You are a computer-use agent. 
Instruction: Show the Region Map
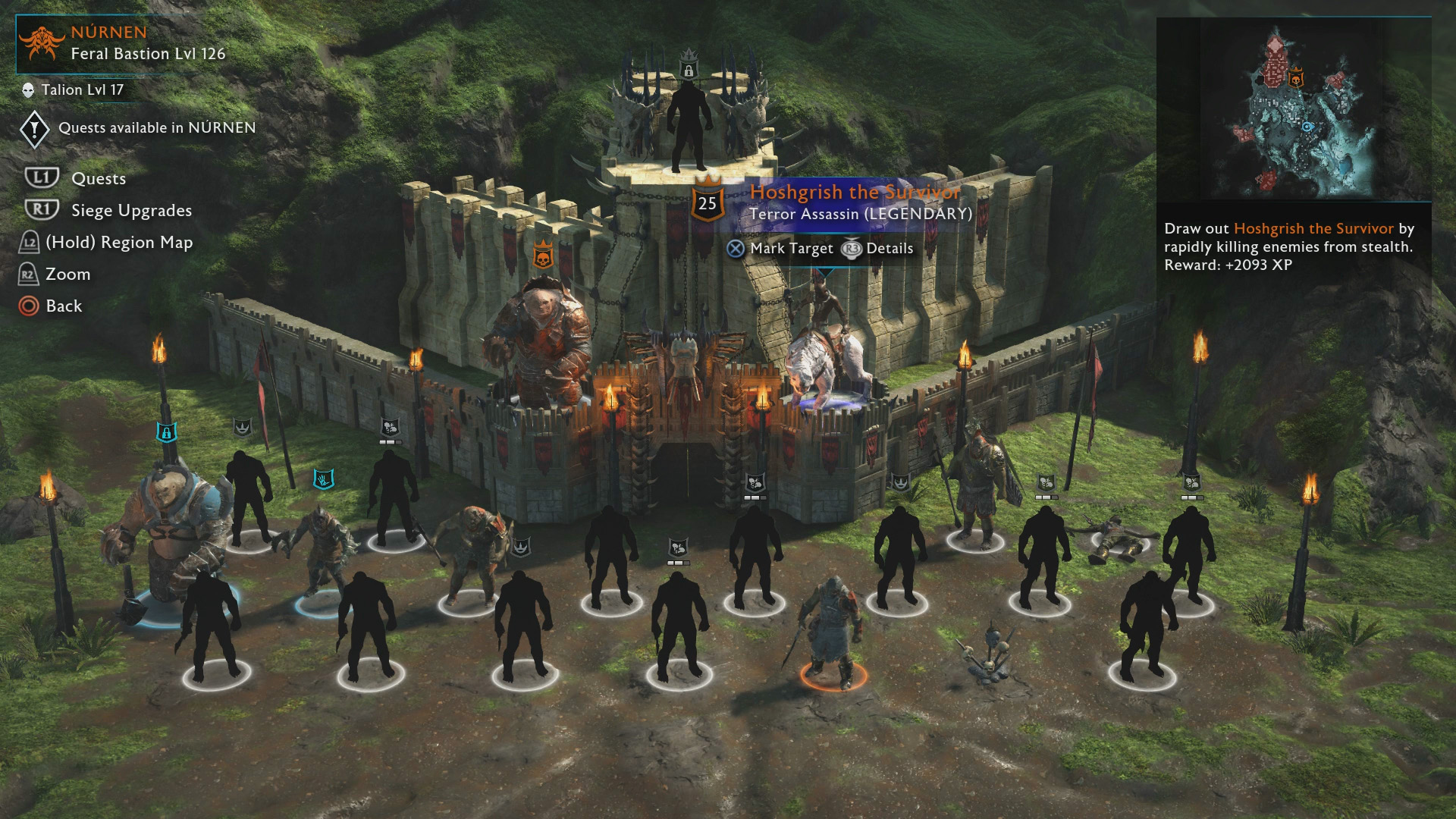point(118,243)
